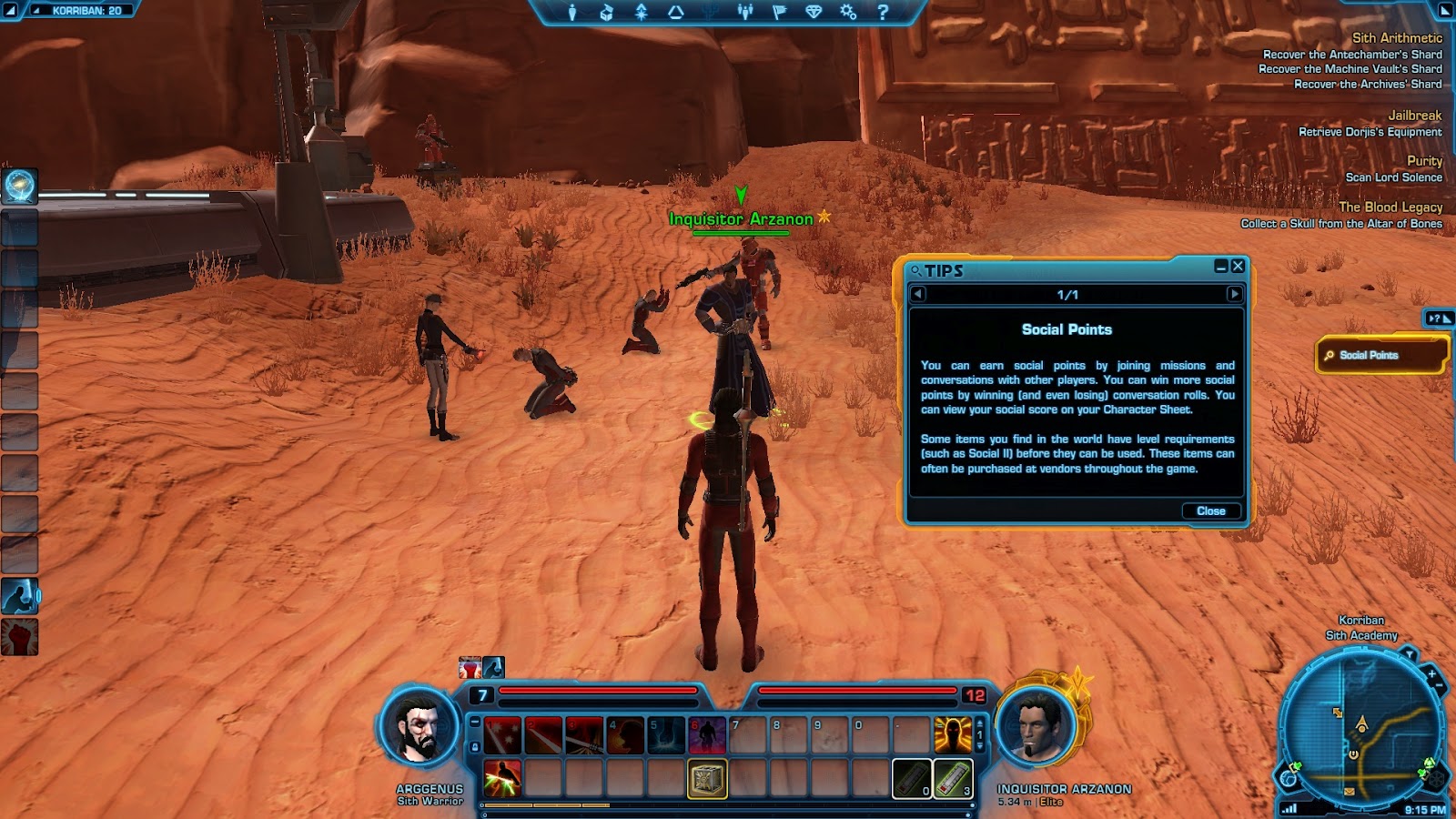
Task: Use the glowing yellow figure ability
Action: 953,734
